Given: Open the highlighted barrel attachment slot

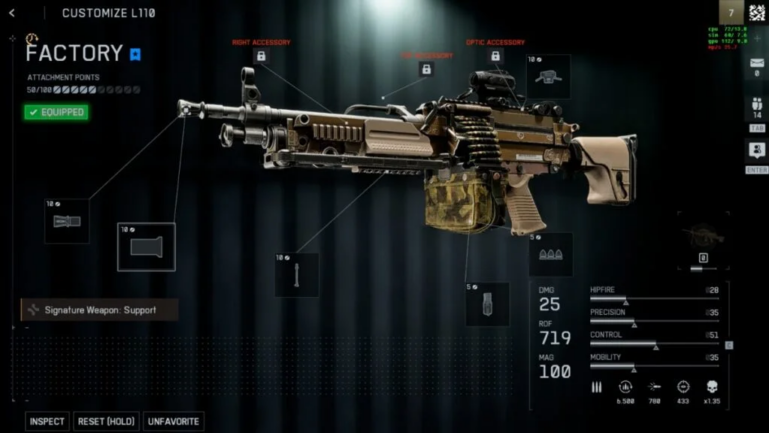Looking at the screenshot, I should 146,247.
